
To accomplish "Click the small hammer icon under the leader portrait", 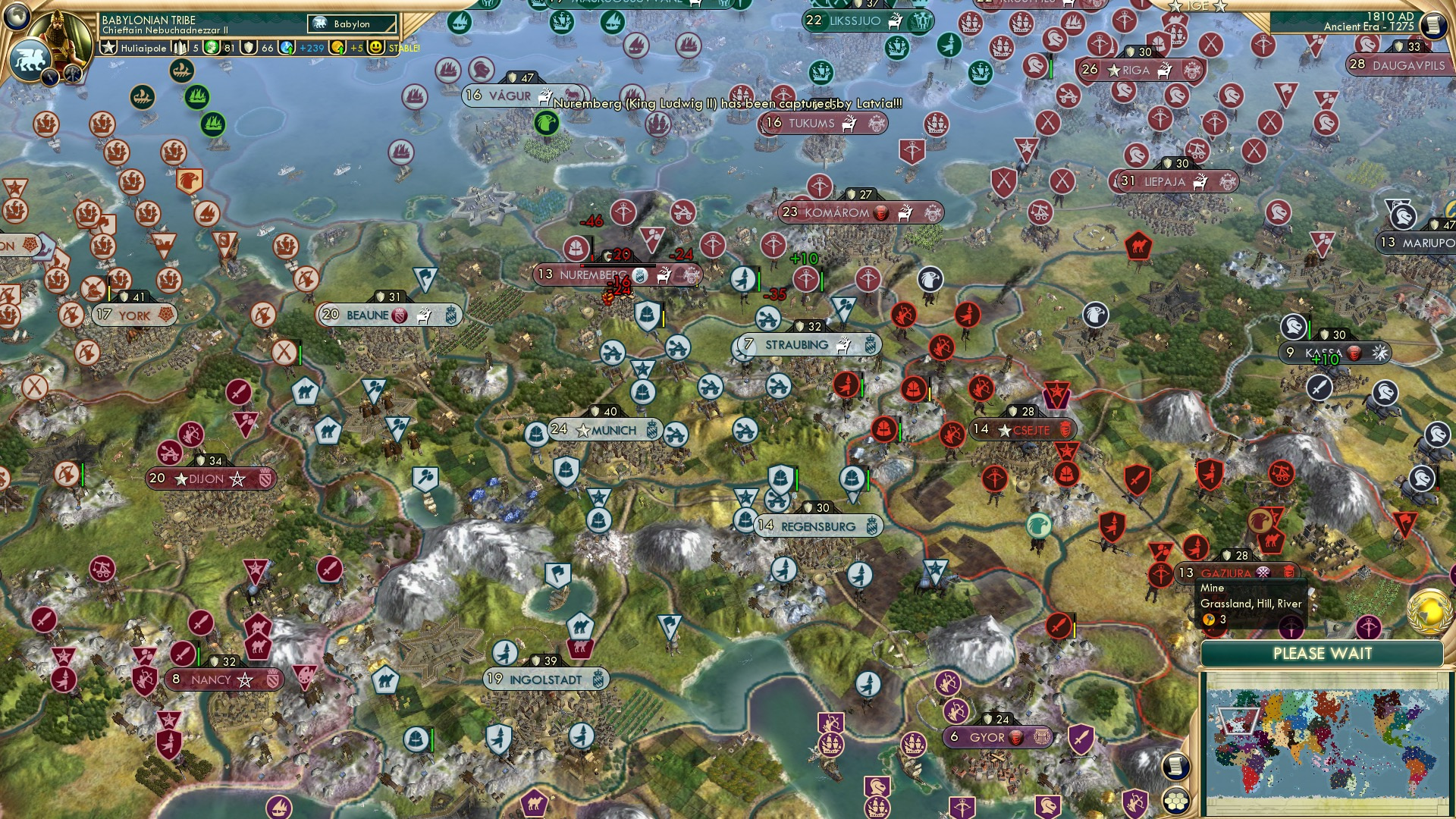I will (x=73, y=73).
